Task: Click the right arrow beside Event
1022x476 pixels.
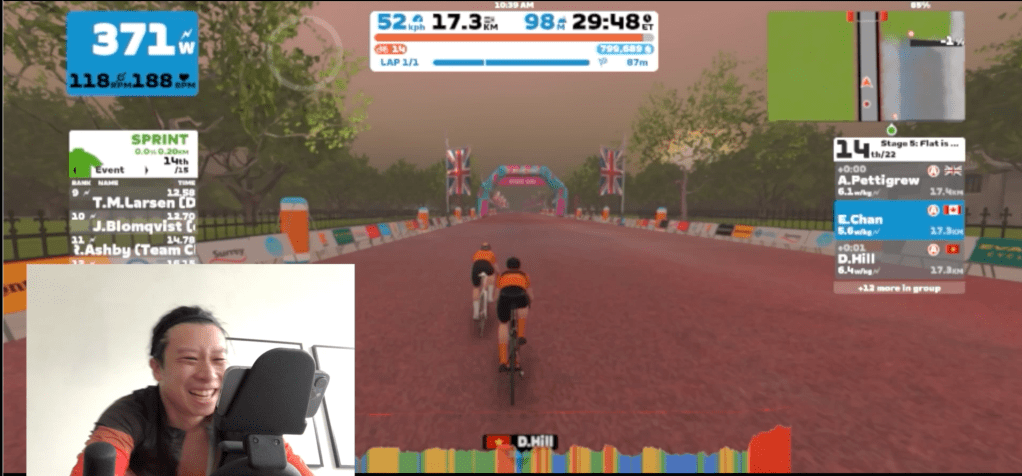Action: (147, 171)
